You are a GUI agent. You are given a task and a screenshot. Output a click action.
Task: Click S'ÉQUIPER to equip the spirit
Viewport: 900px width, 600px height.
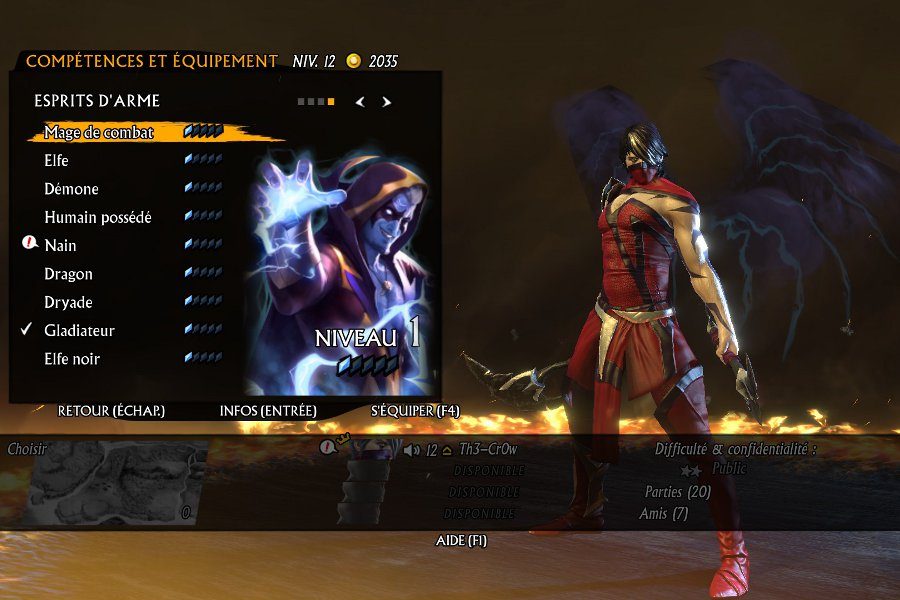415,411
